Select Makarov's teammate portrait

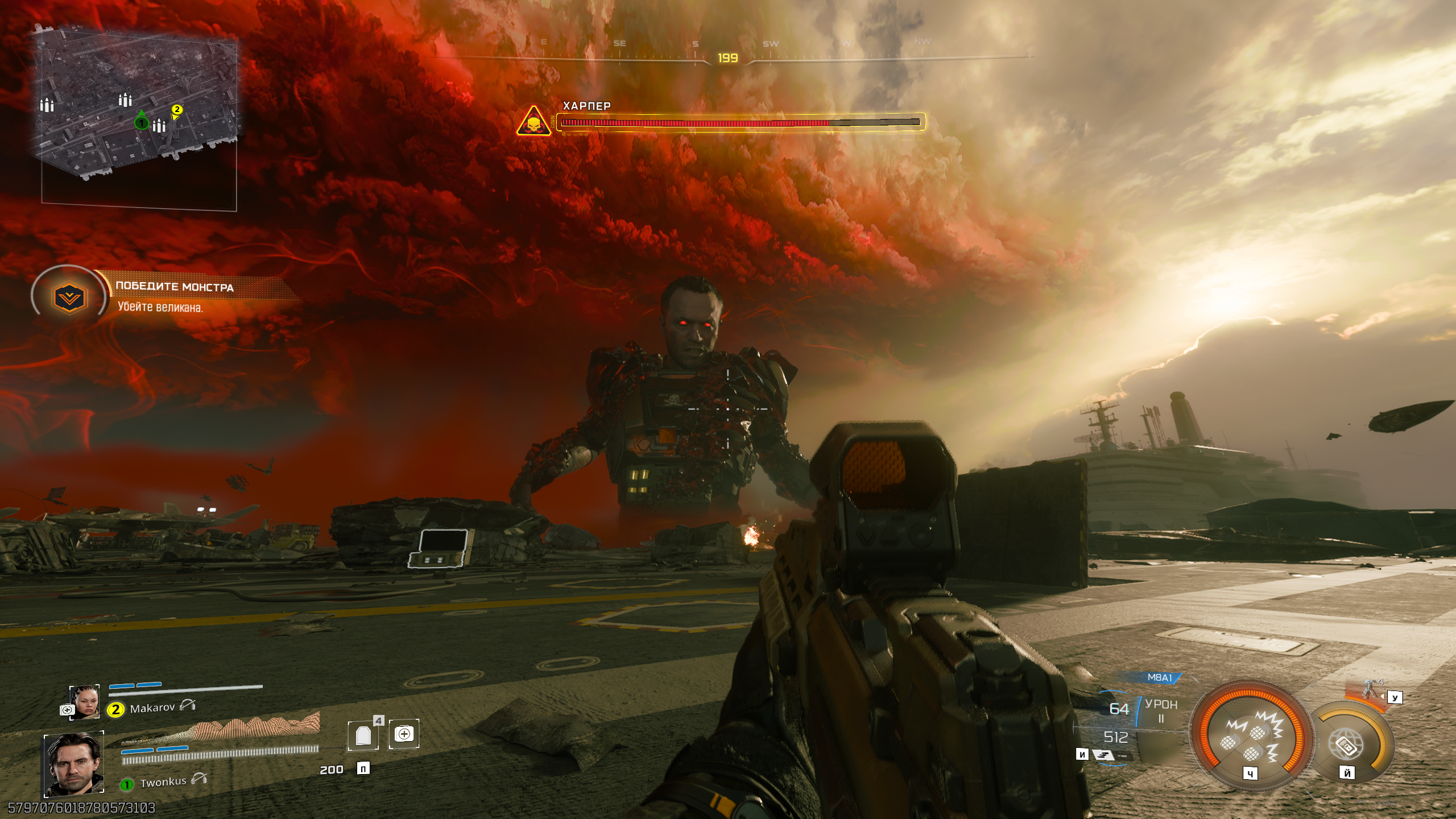pyautogui.click(x=84, y=702)
